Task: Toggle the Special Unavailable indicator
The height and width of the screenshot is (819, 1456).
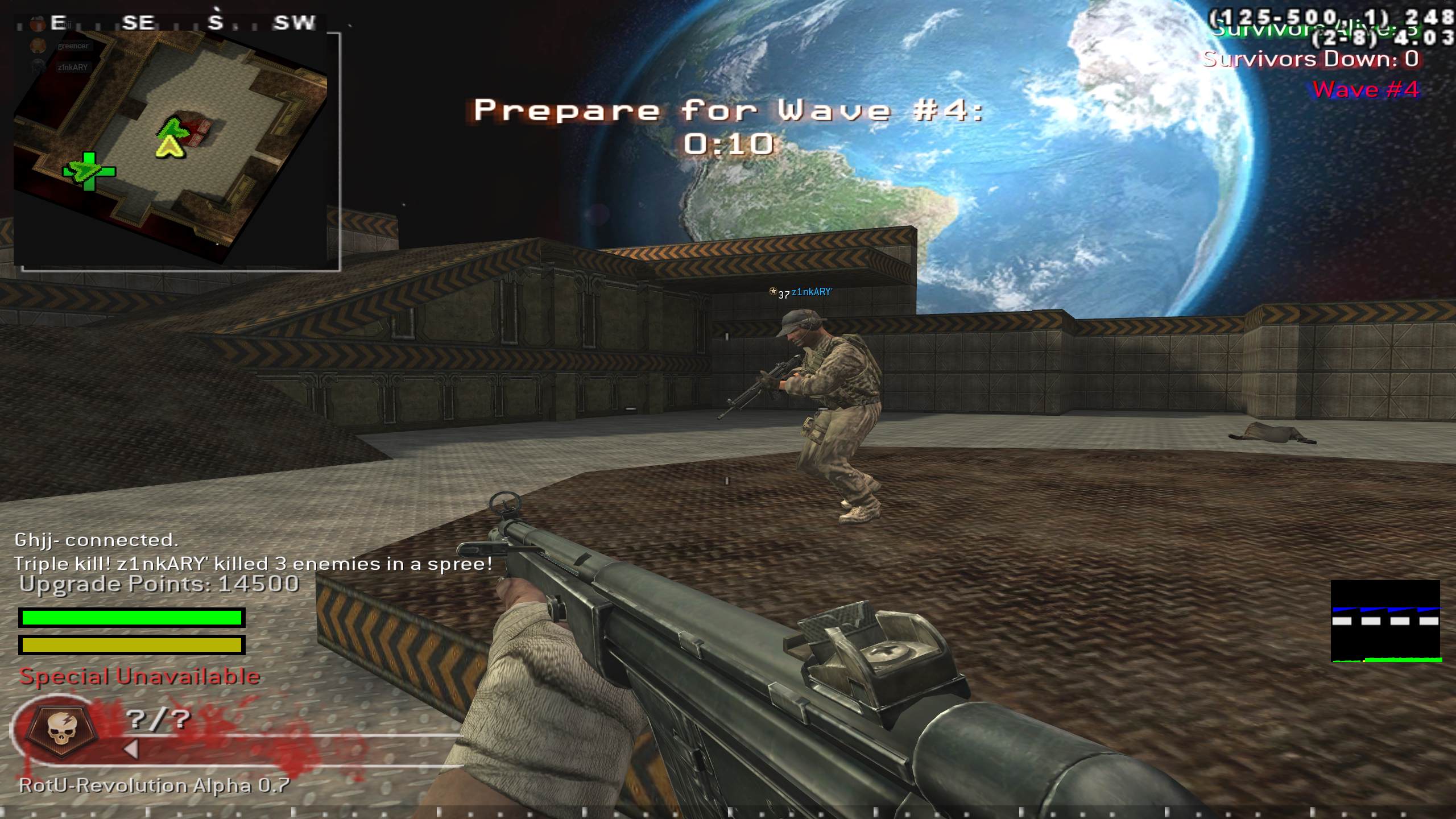Action: (140, 677)
